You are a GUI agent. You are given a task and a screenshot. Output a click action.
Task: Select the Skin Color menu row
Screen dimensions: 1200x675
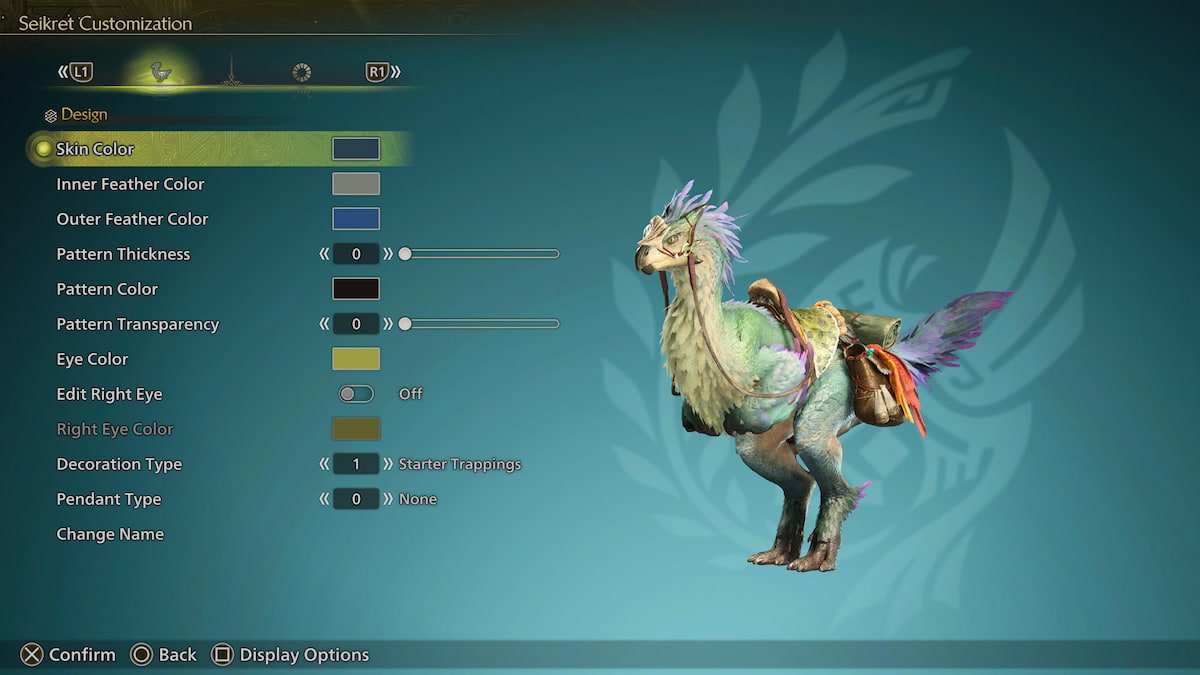point(95,149)
